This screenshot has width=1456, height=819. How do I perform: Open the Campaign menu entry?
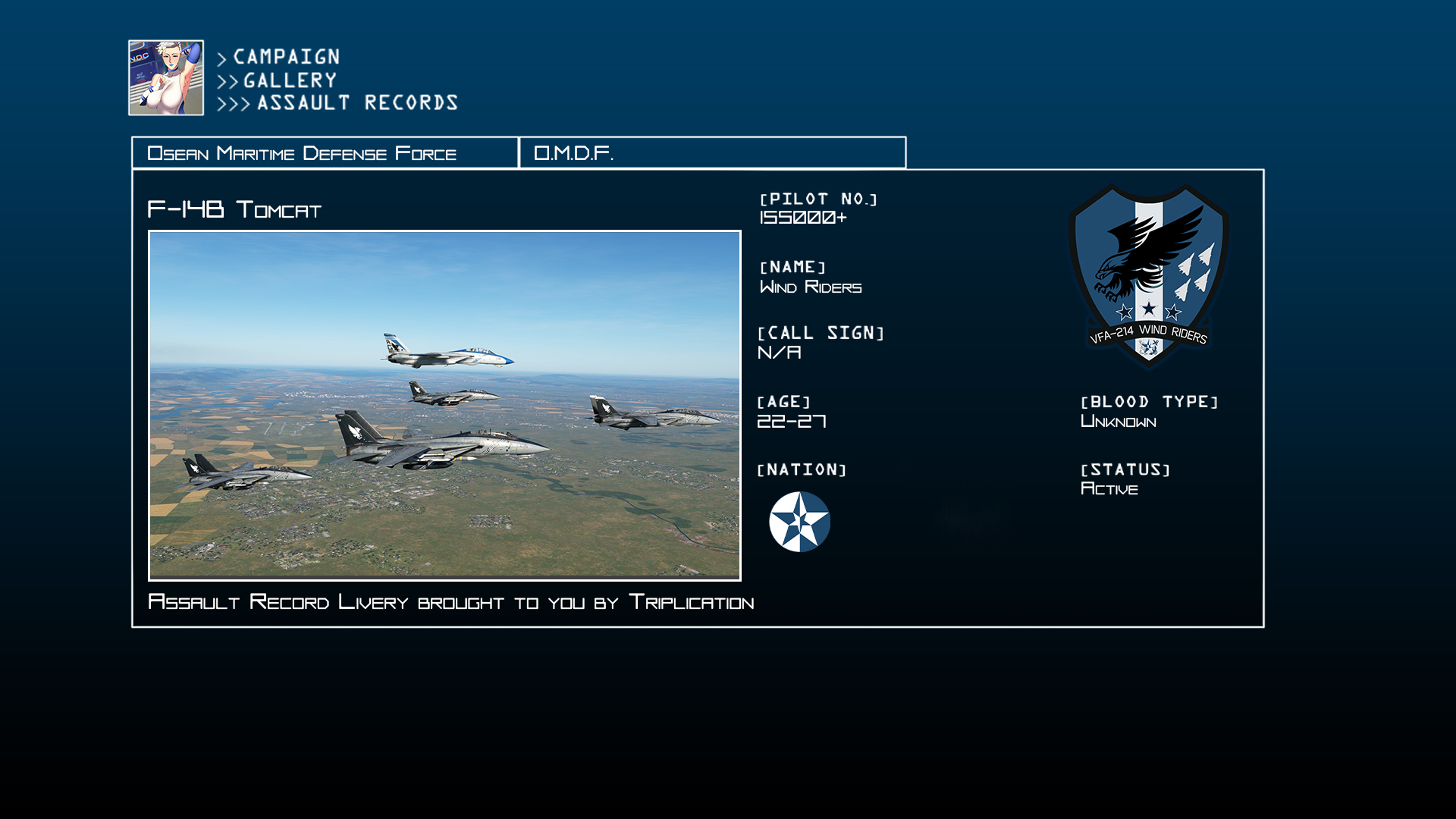(x=286, y=57)
